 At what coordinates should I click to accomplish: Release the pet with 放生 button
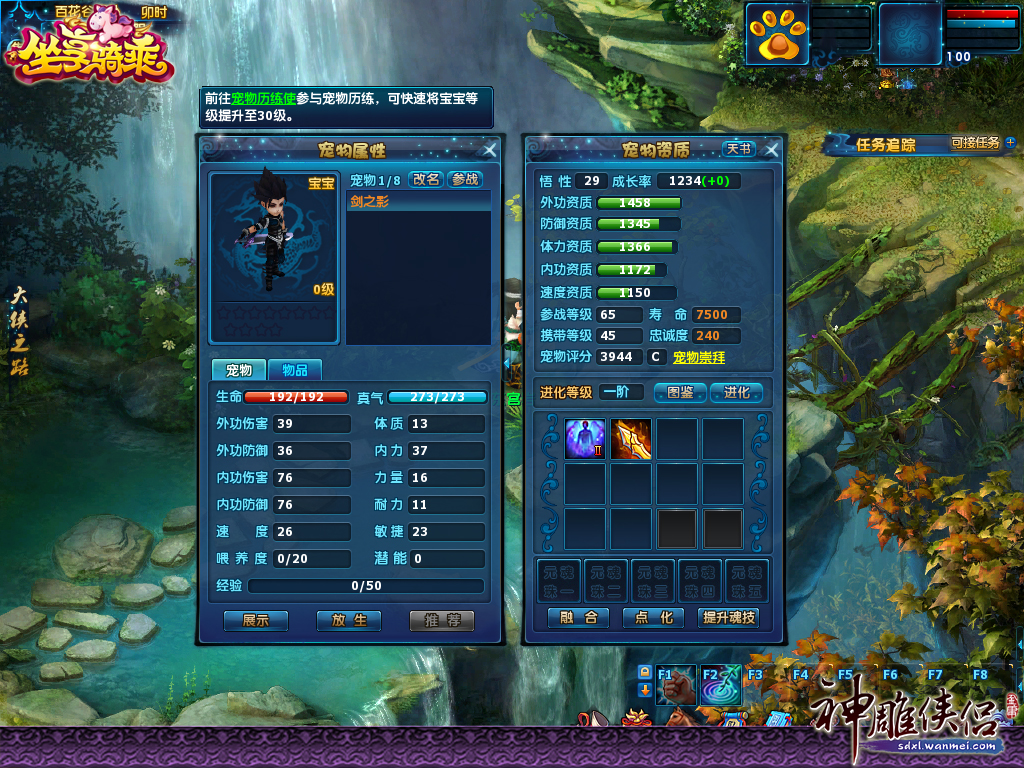point(349,620)
